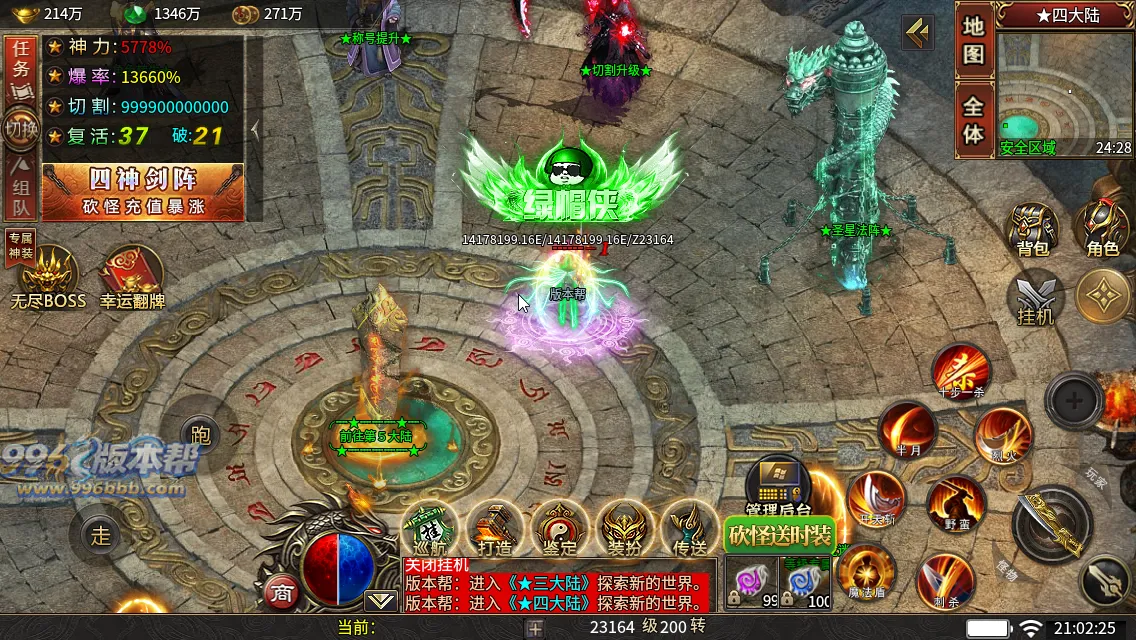Click the 四神剑阵 banner

[x=143, y=191]
